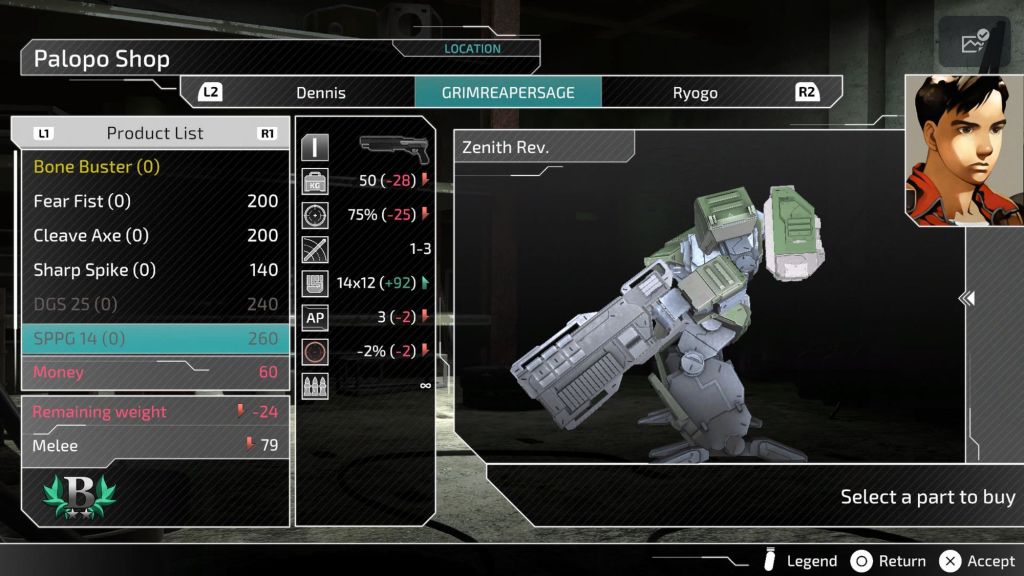Click the screenshot icon in the top corner

coord(974,42)
